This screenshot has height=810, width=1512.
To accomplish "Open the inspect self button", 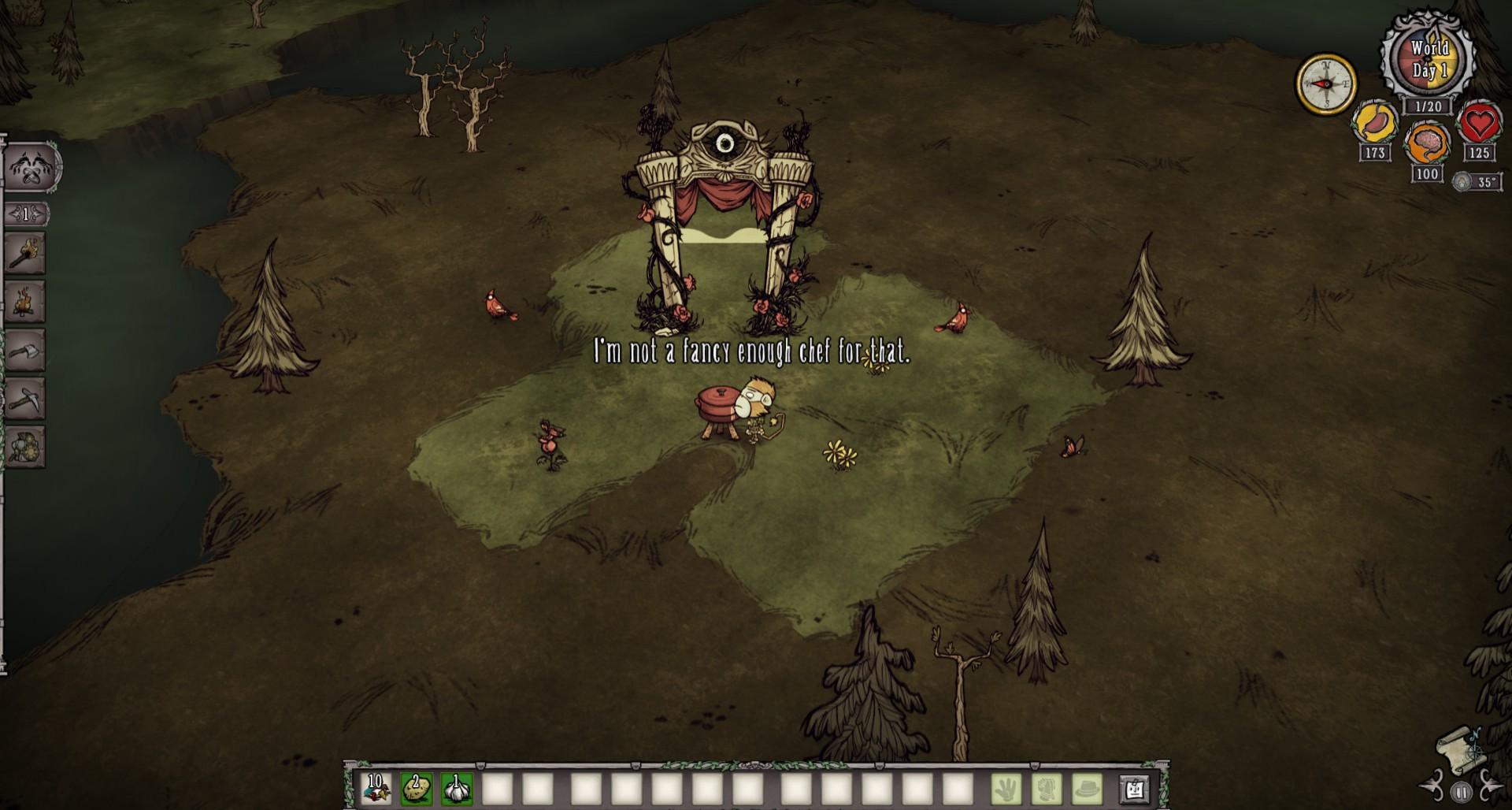I will 1134,788.
